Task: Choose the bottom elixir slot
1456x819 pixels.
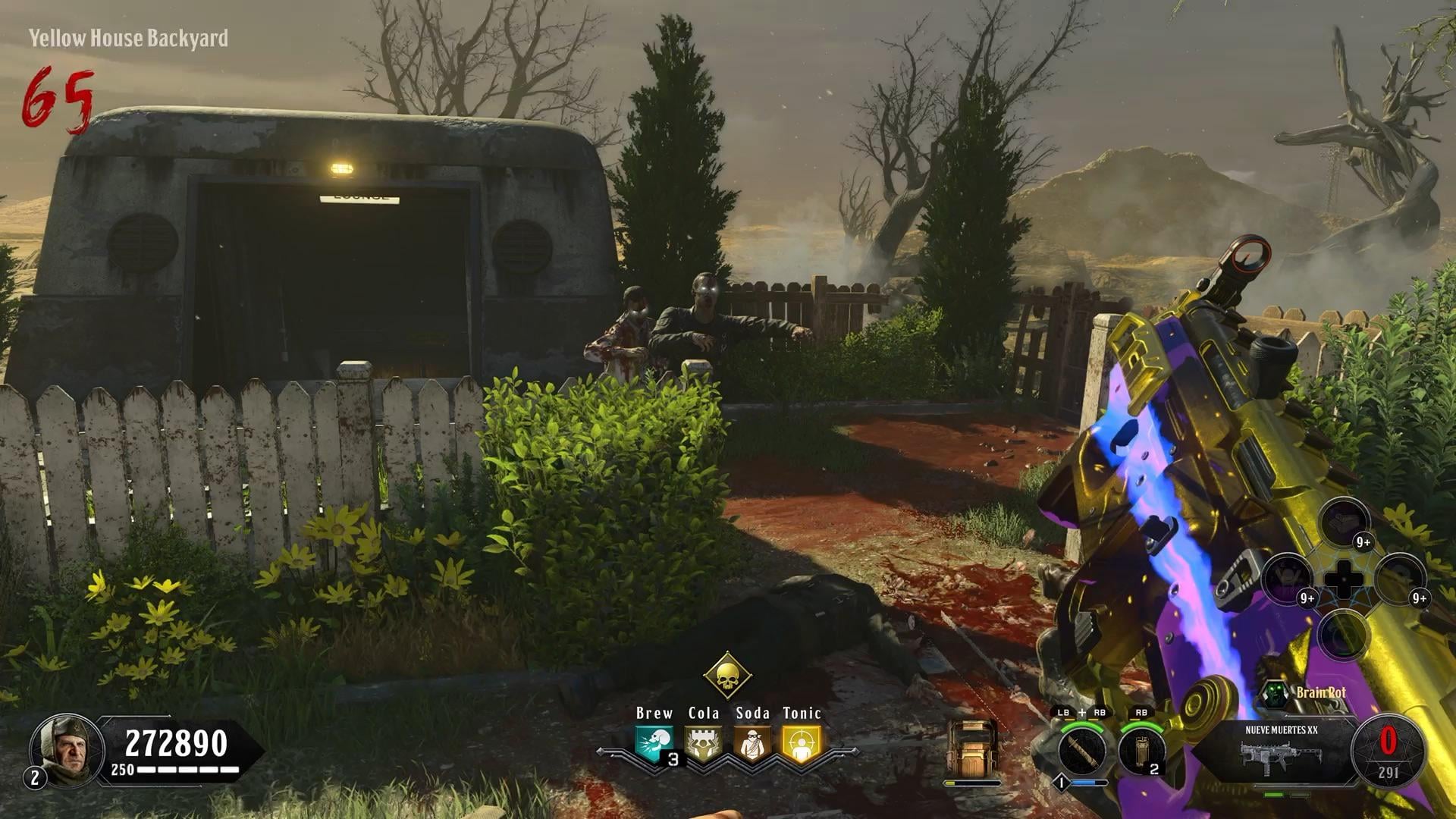Action: (x=1344, y=635)
